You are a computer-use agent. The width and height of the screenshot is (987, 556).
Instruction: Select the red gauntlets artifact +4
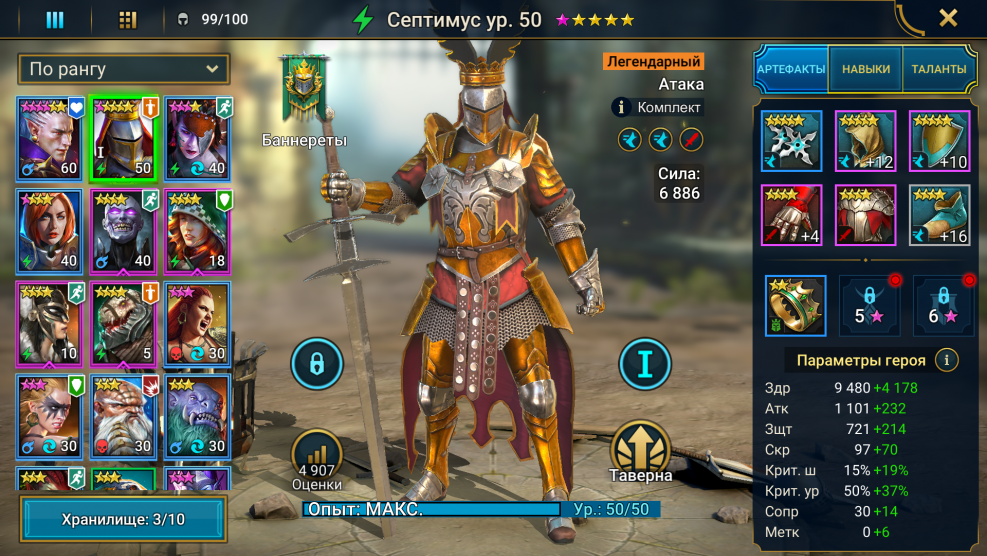[x=791, y=215]
